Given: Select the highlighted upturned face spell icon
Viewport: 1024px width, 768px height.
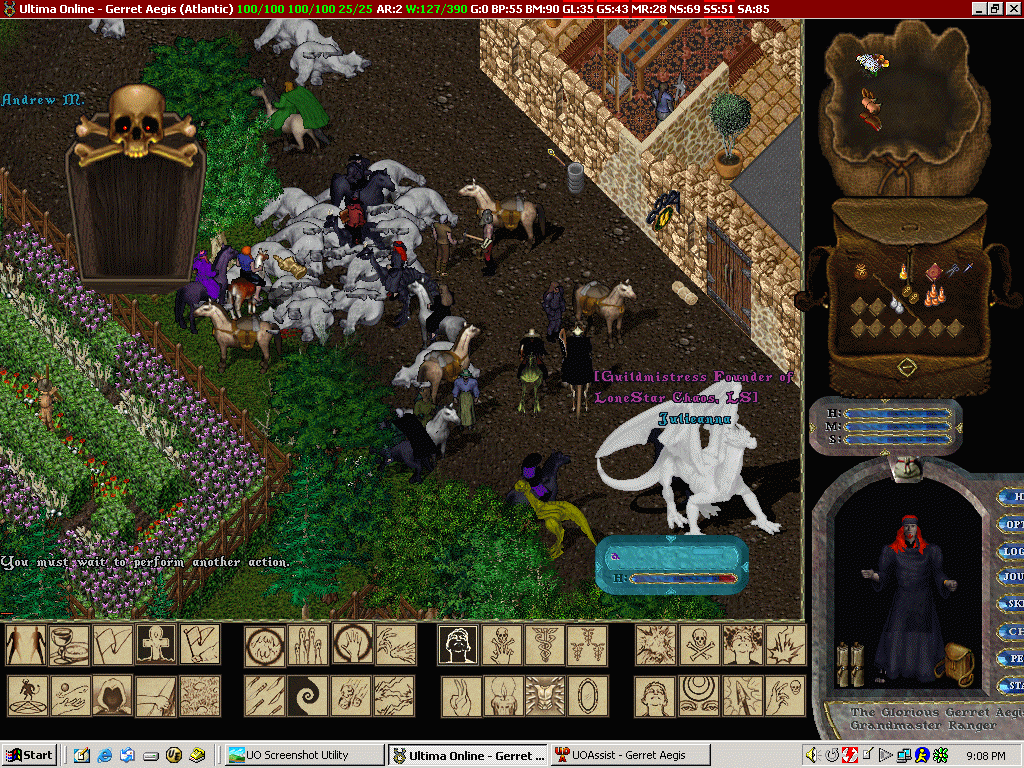Looking at the screenshot, I should pyautogui.click(x=458, y=645).
